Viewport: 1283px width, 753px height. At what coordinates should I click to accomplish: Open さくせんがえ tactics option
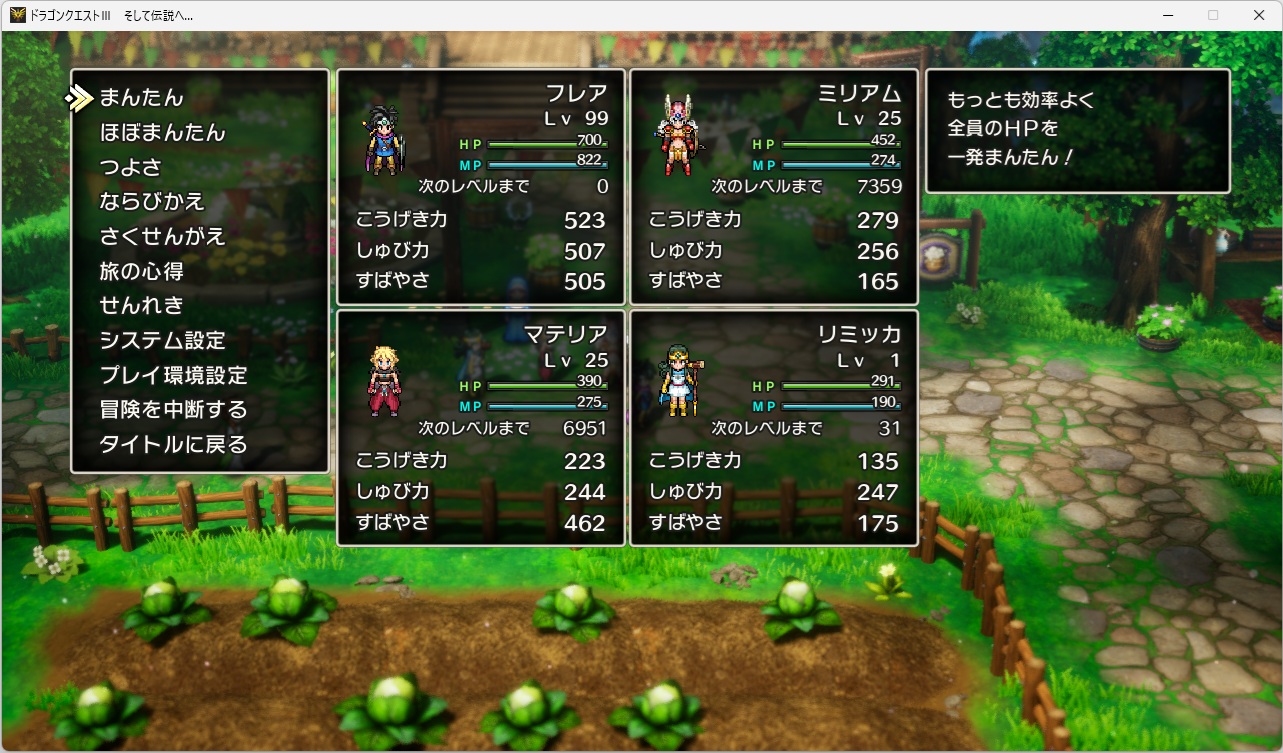pyautogui.click(x=162, y=237)
